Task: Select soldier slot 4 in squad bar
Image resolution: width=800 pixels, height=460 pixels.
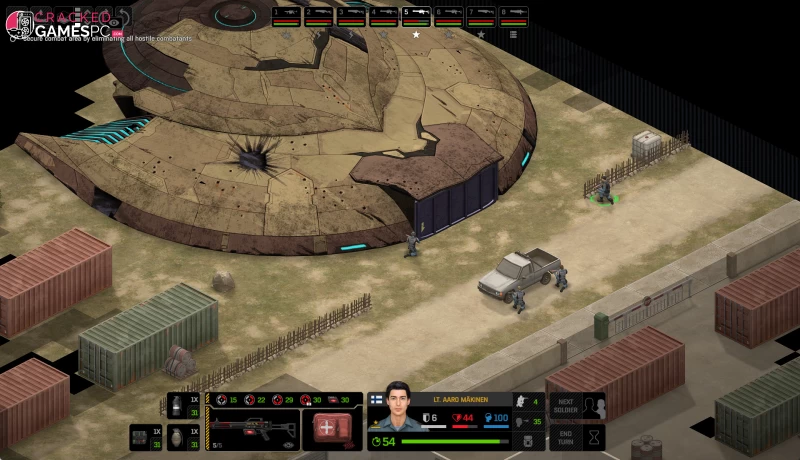Action: click(x=383, y=16)
